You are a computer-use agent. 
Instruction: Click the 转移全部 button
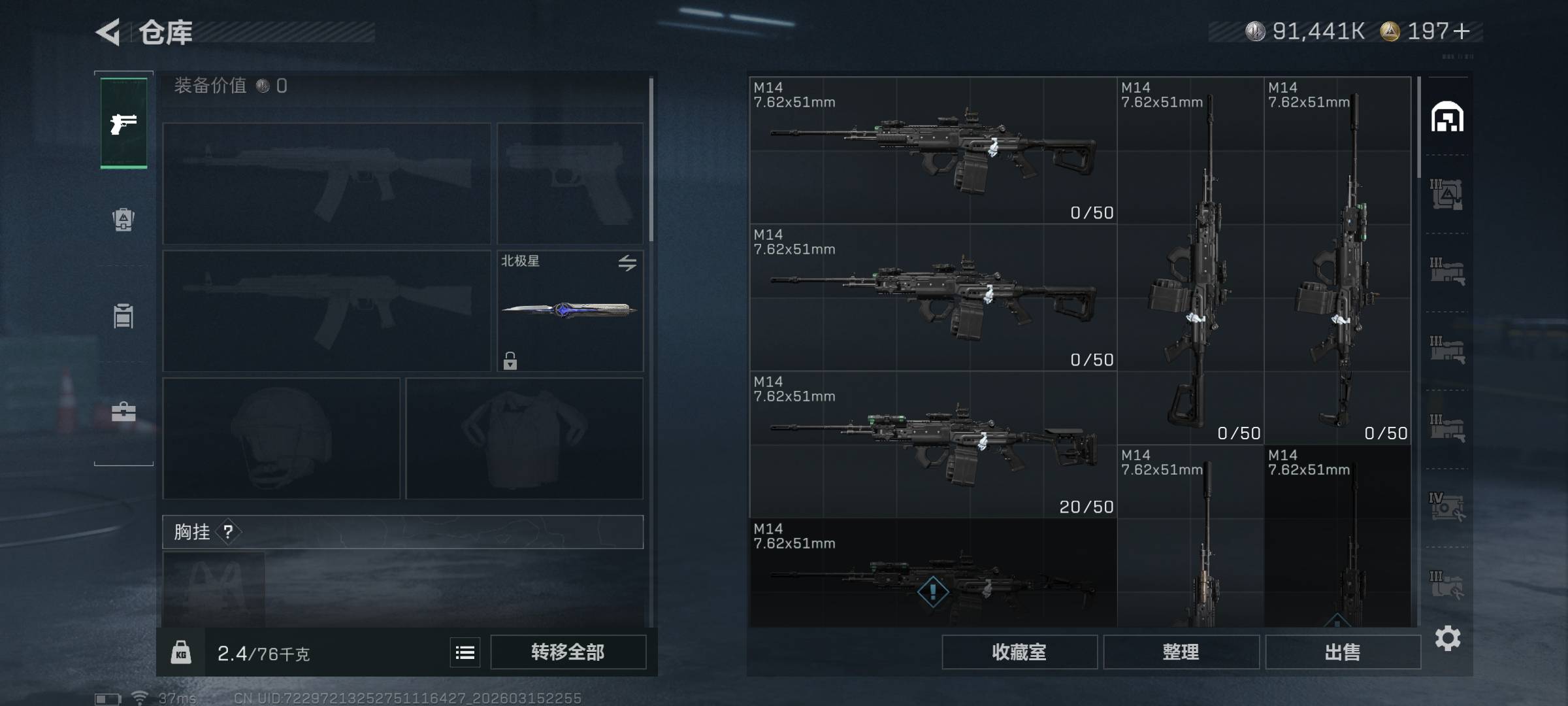(568, 652)
